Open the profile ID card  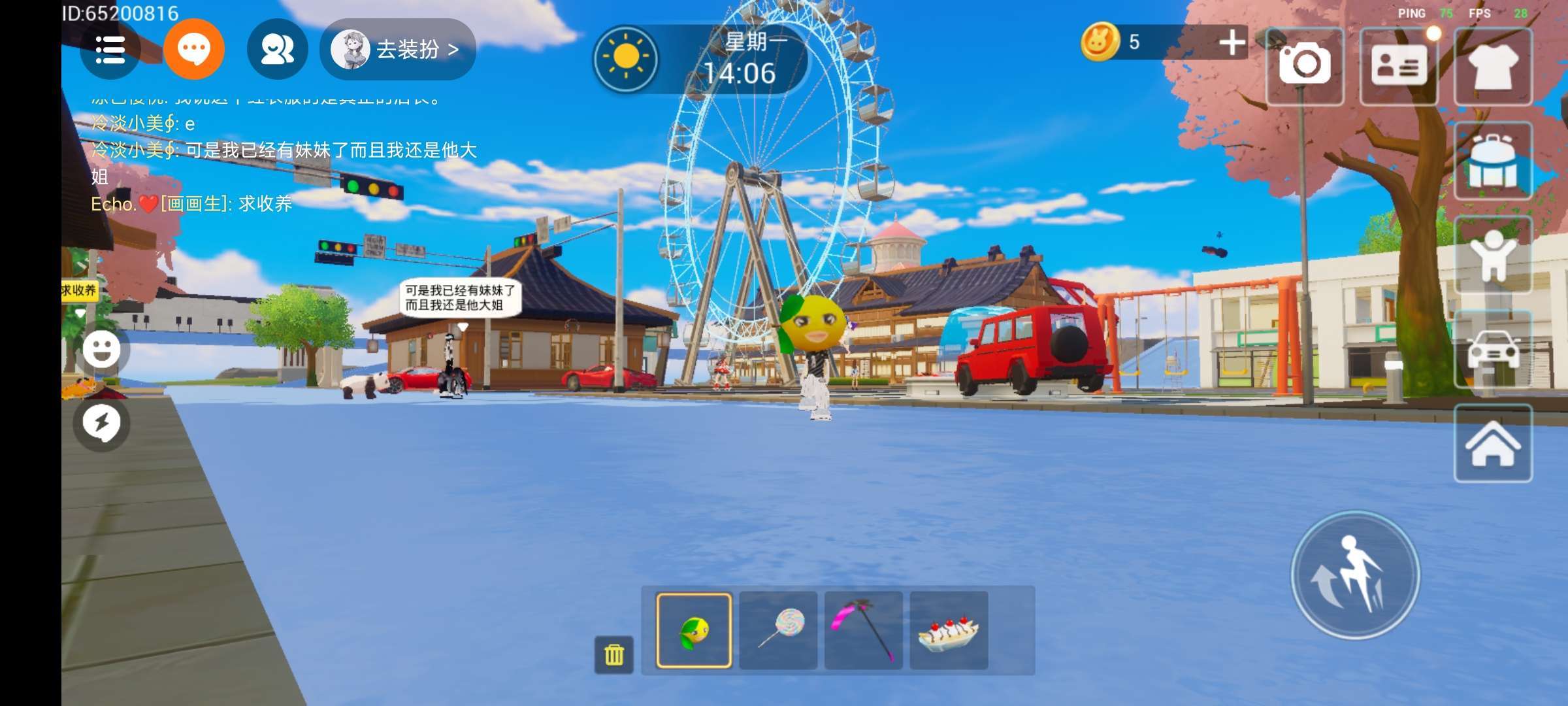(x=1399, y=65)
